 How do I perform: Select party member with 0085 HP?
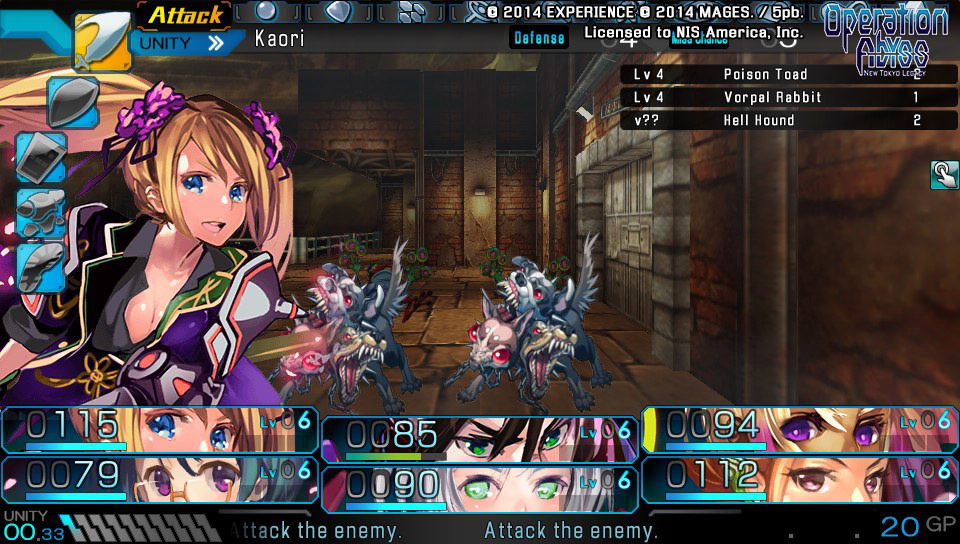pos(479,439)
